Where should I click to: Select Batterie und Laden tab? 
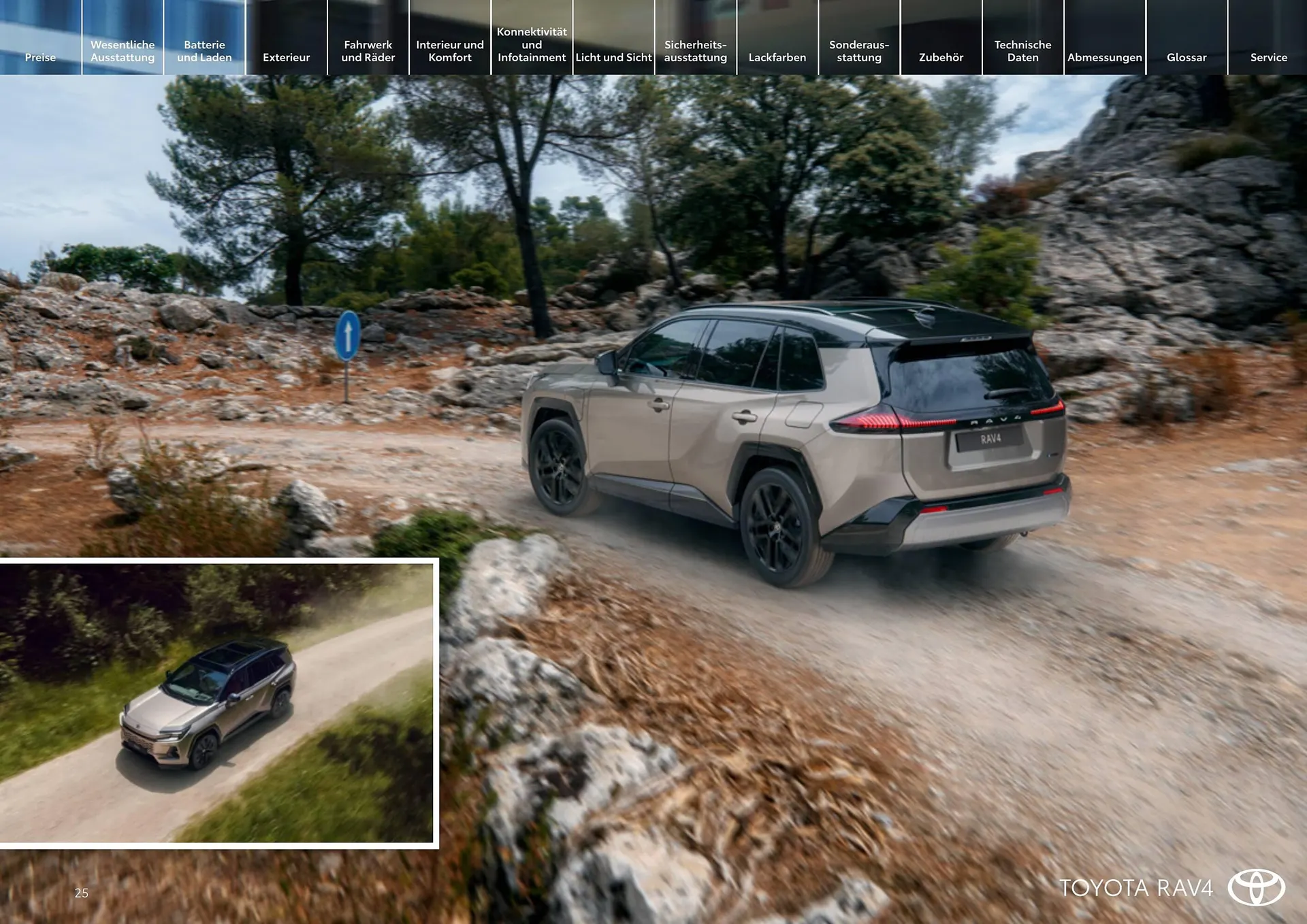click(204, 51)
